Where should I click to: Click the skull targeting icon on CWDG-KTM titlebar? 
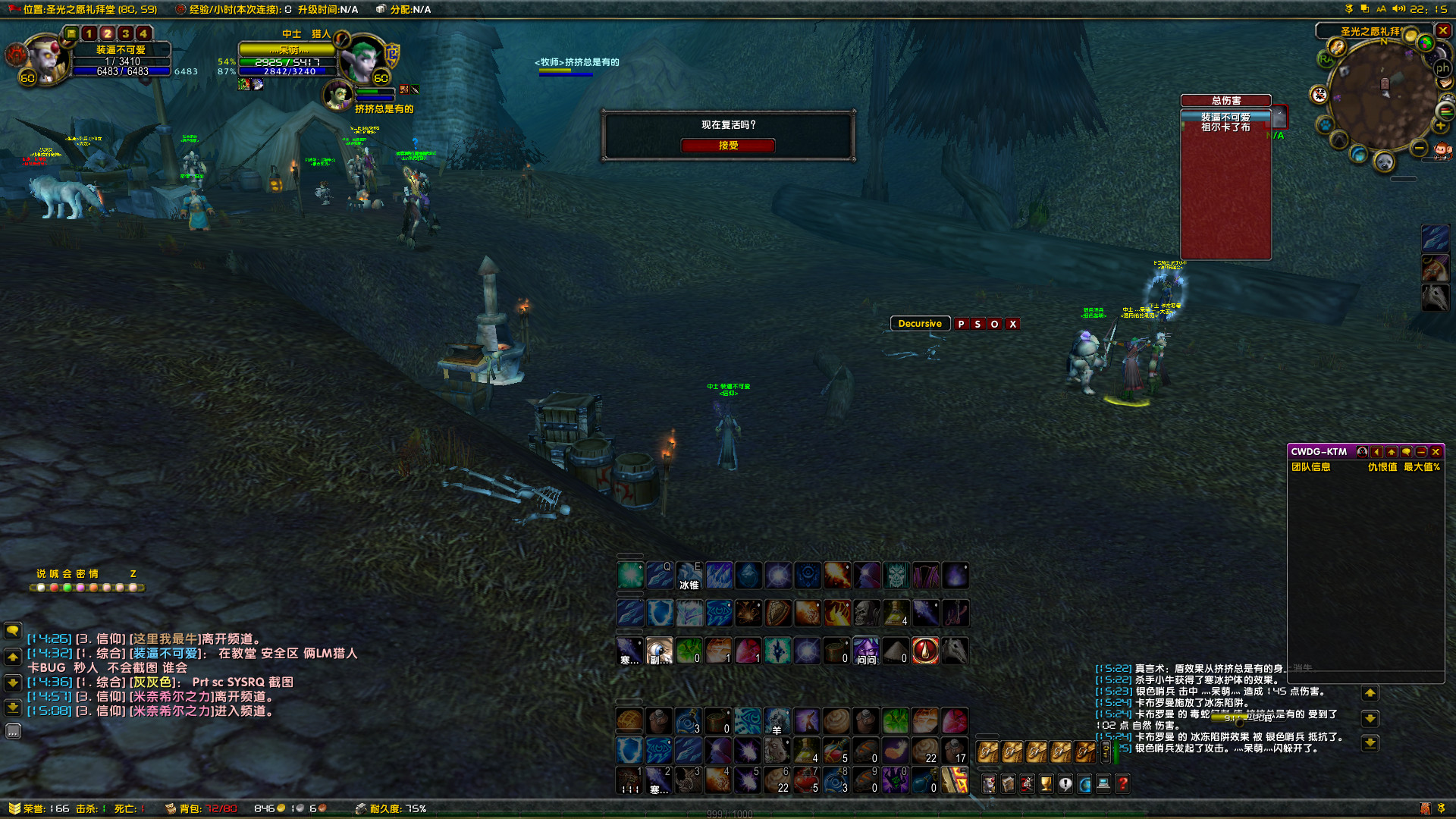pyautogui.click(x=1363, y=452)
